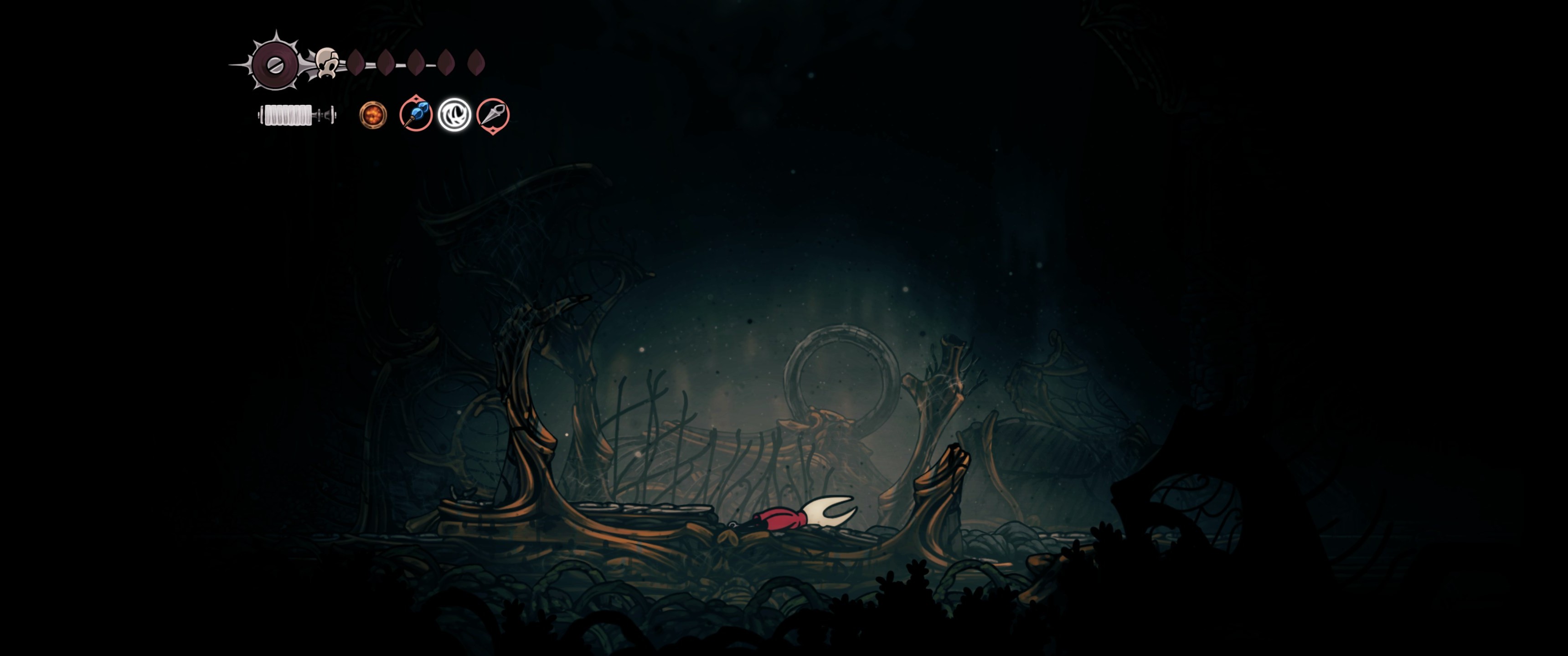Click the spiked crest emblem
The image size is (1568, 656).
[275, 64]
